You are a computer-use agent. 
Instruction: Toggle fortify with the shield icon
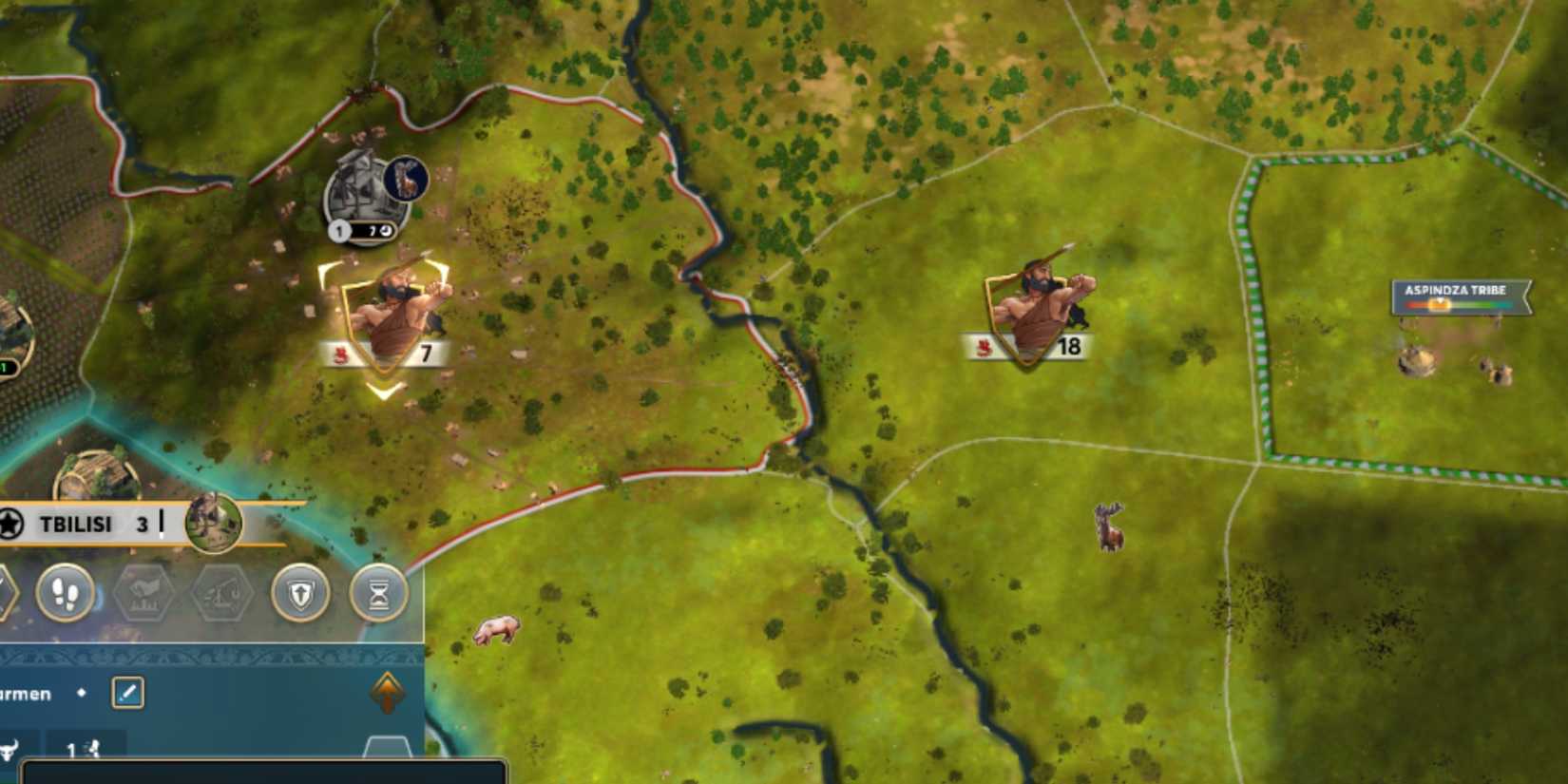pyautogui.click(x=300, y=593)
